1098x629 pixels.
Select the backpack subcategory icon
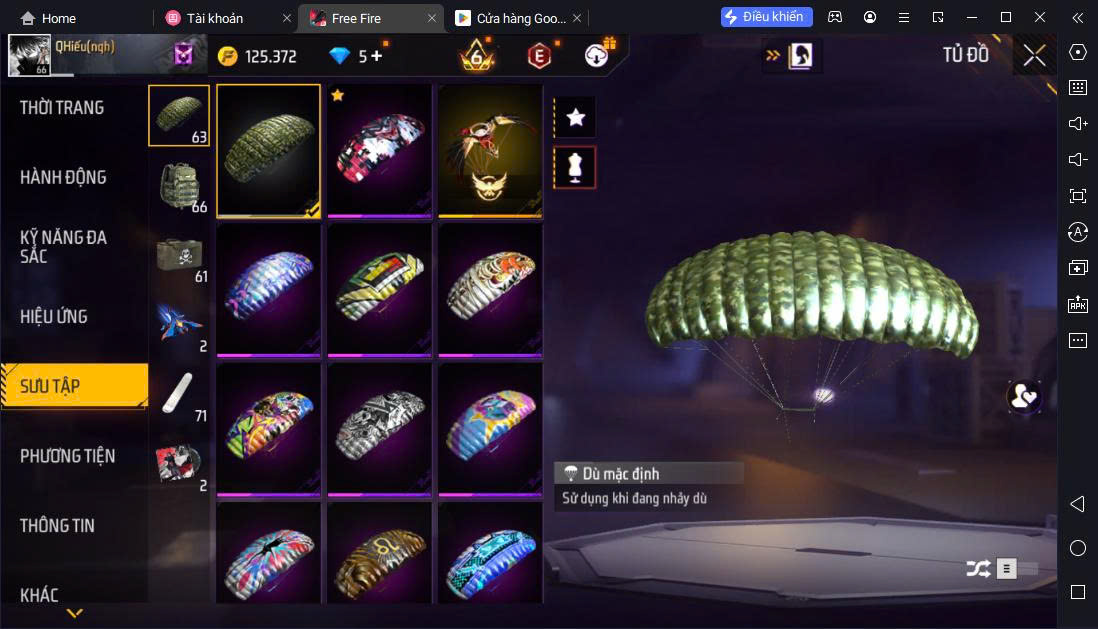[x=180, y=185]
